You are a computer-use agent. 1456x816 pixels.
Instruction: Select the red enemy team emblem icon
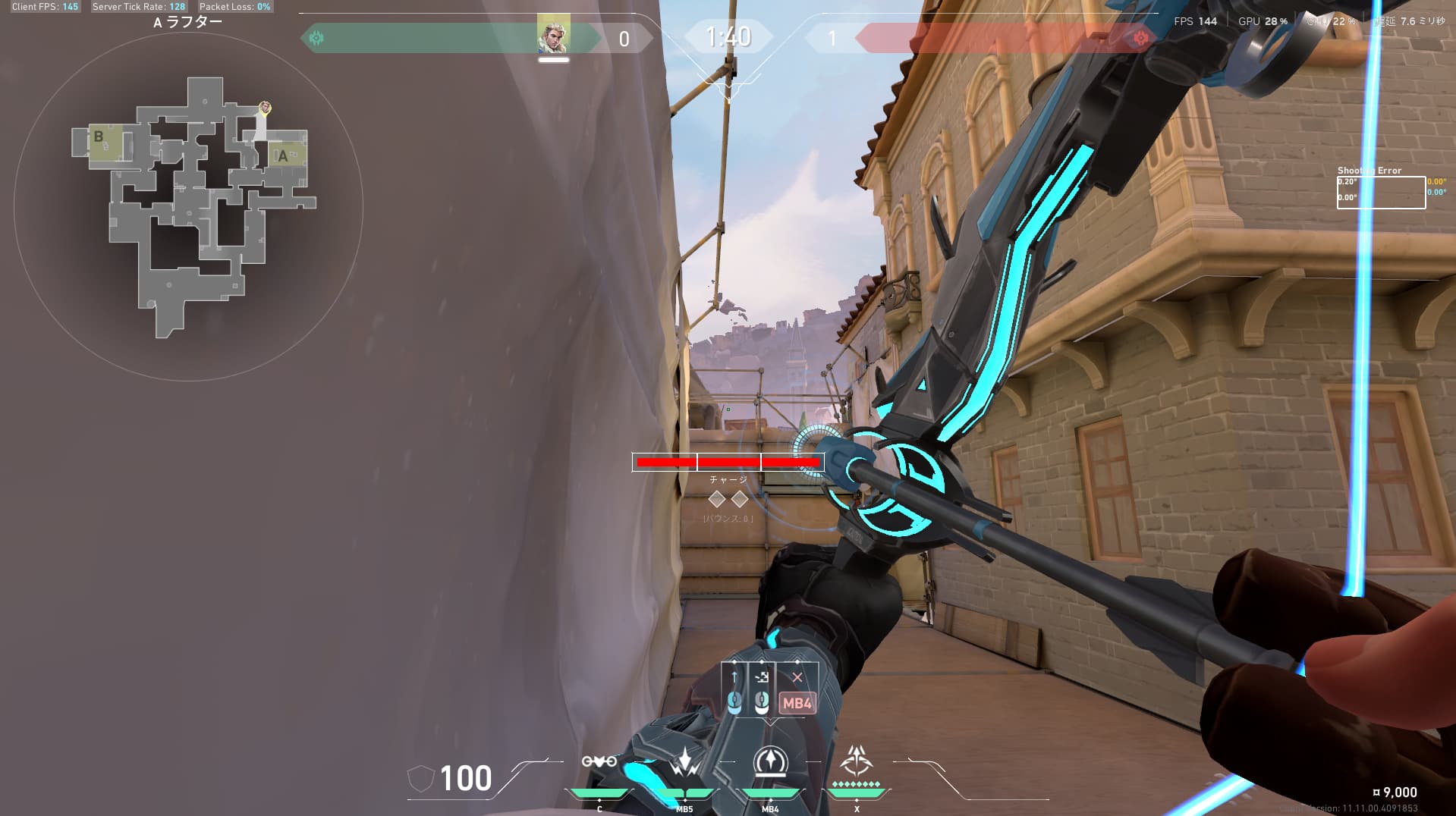[x=1140, y=38]
